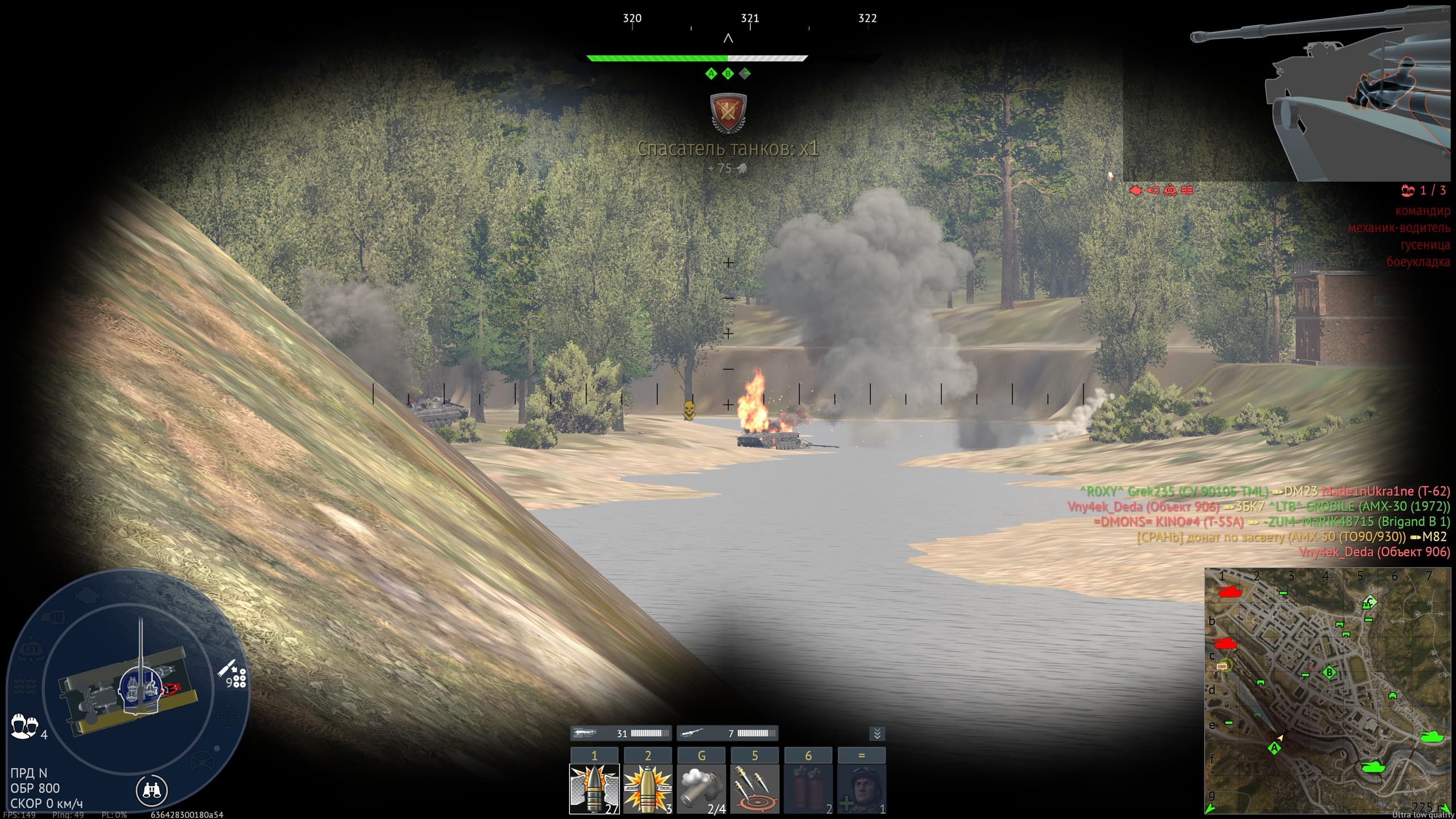This screenshot has height=819, width=1456.
Task: Switch to the high-explosive shell in slot 2
Action: tap(648, 788)
